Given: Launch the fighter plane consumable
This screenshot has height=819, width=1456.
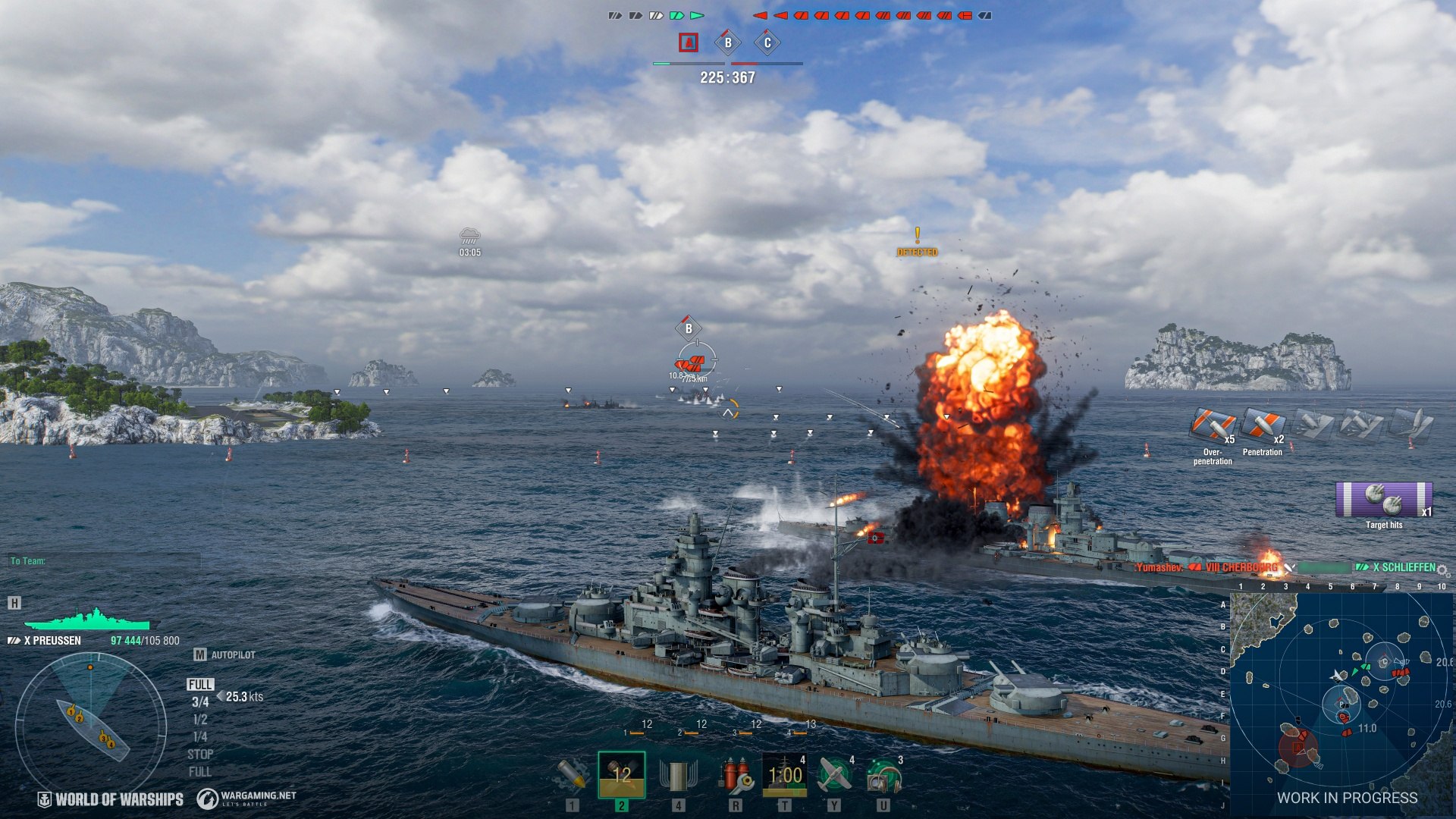Looking at the screenshot, I should click(834, 775).
